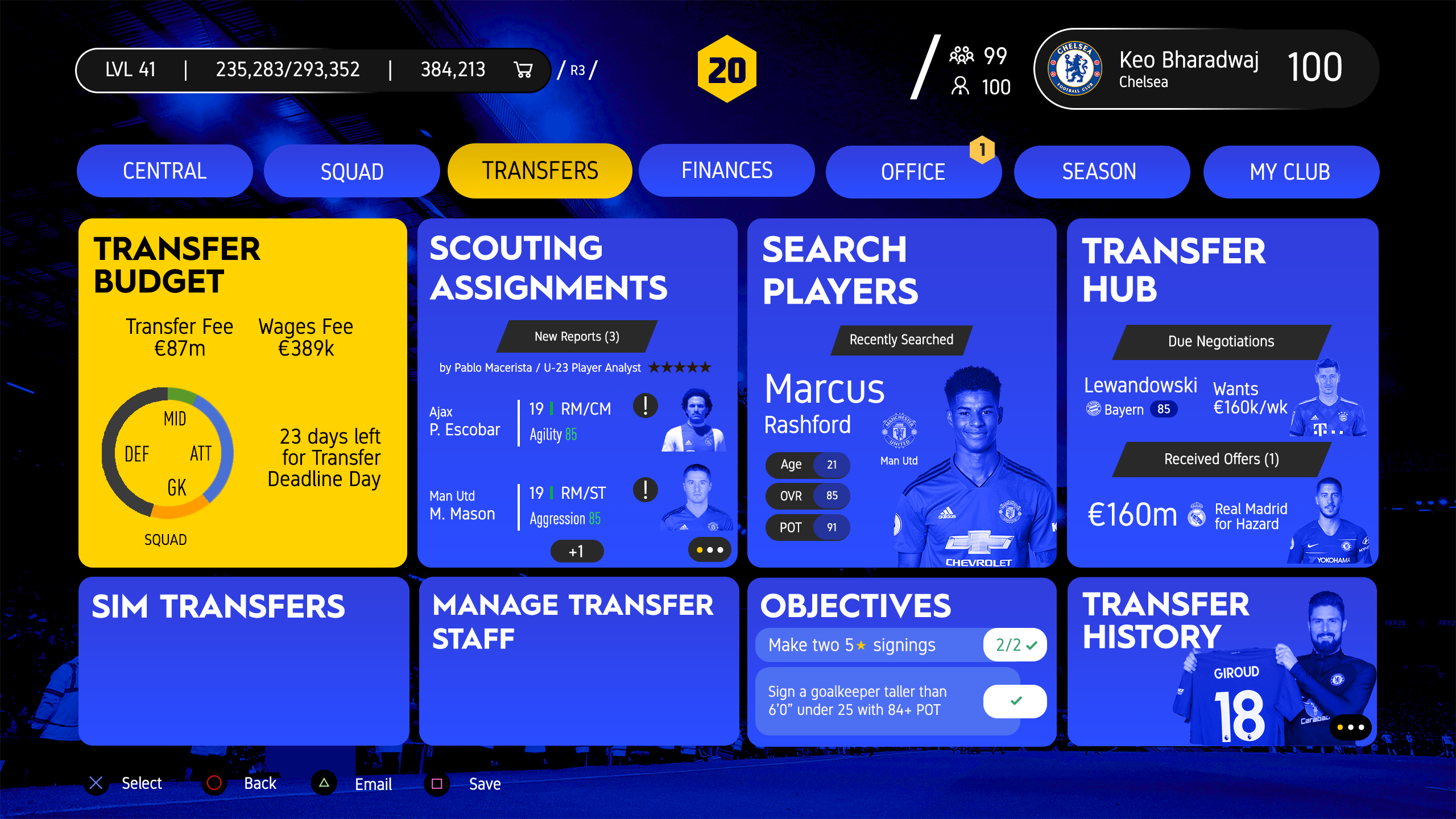This screenshot has height=819, width=1456.
Task: Toggle the goalkeeper signing objective checkmark
Action: click(x=1015, y=701)
